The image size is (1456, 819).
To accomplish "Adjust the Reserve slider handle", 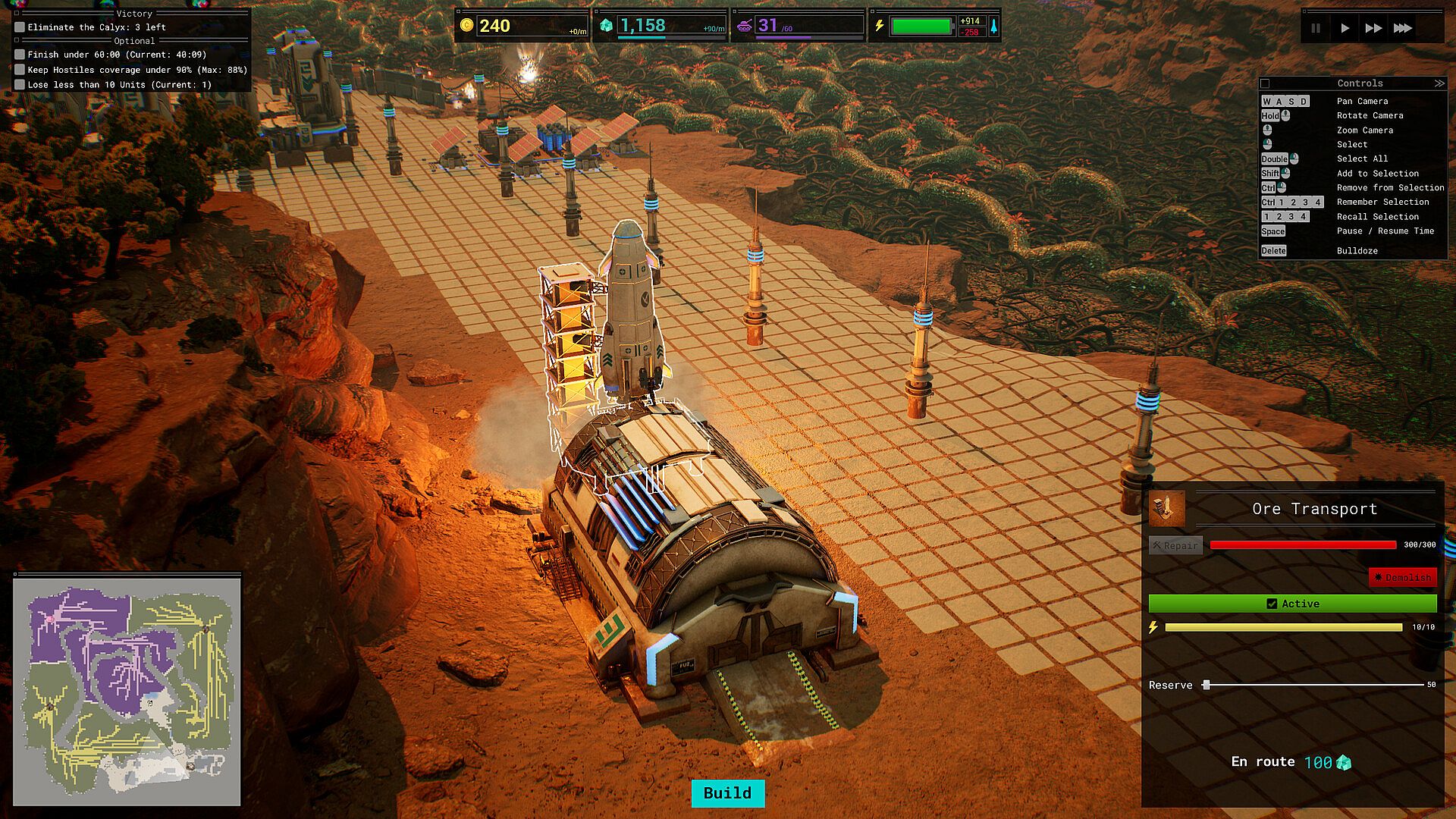I will (x=1206, y=685).
